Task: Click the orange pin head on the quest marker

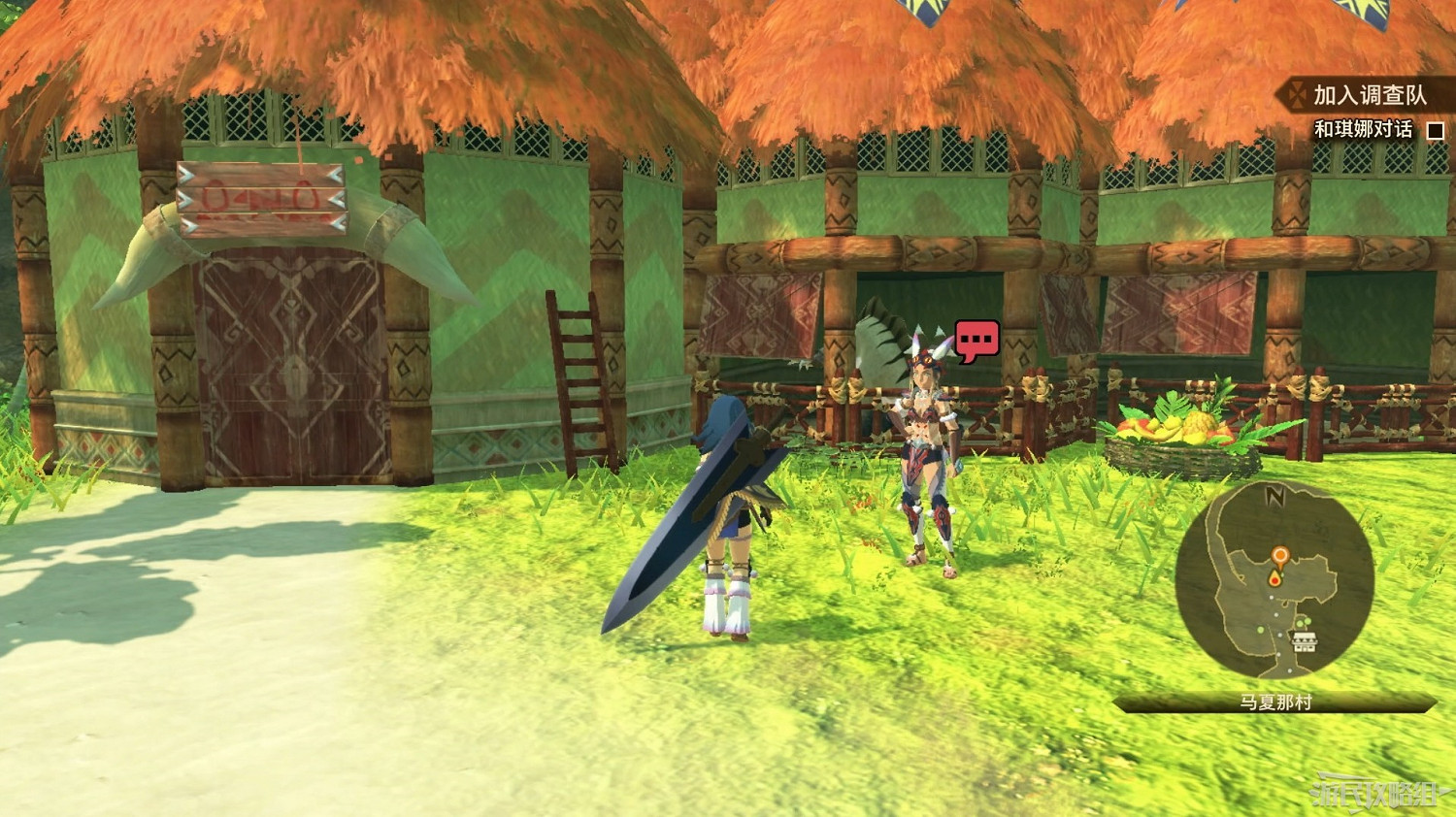Action: click(x=1280, y=553)
